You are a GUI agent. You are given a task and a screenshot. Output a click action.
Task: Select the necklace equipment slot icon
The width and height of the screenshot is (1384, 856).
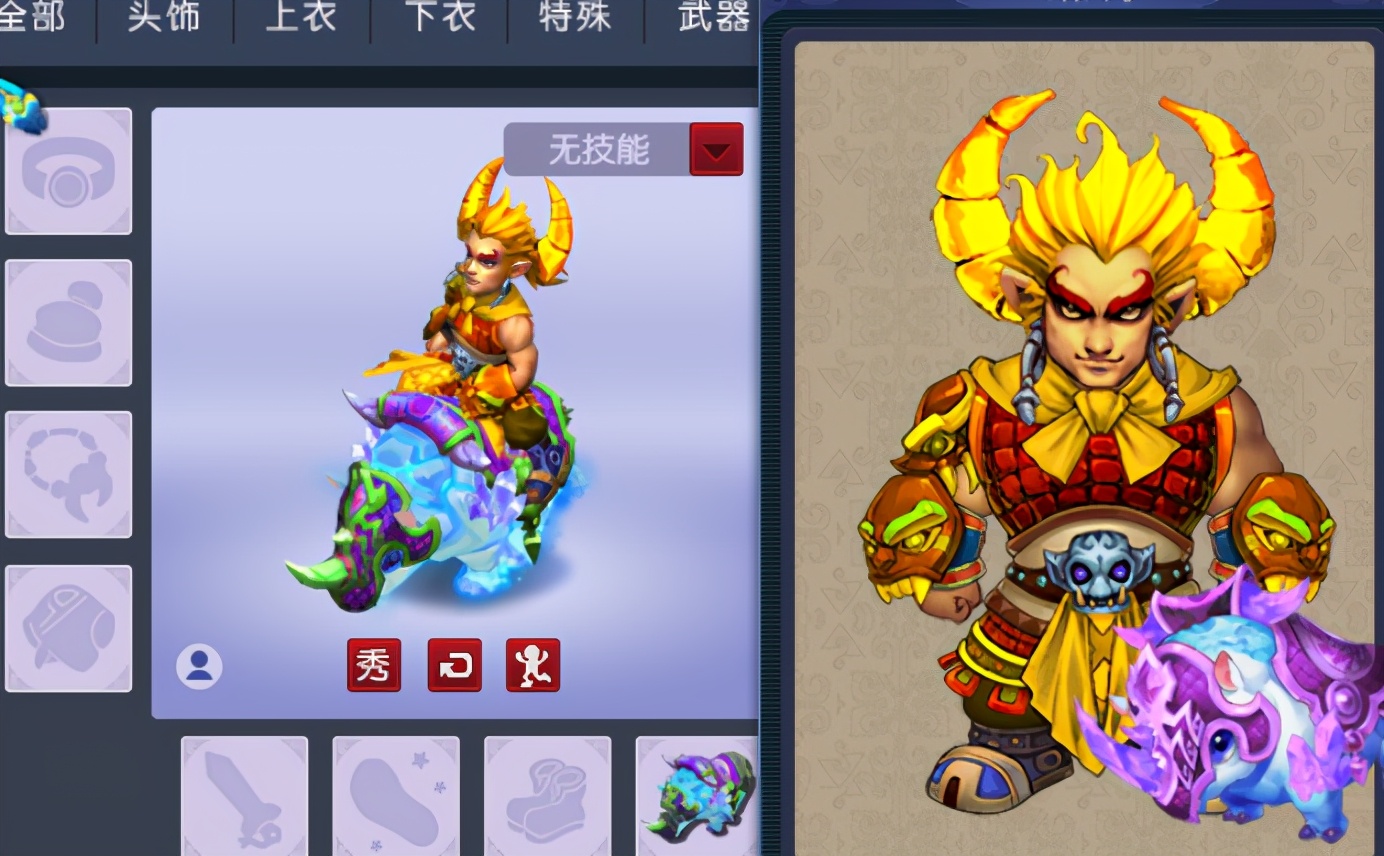[67, 472]
